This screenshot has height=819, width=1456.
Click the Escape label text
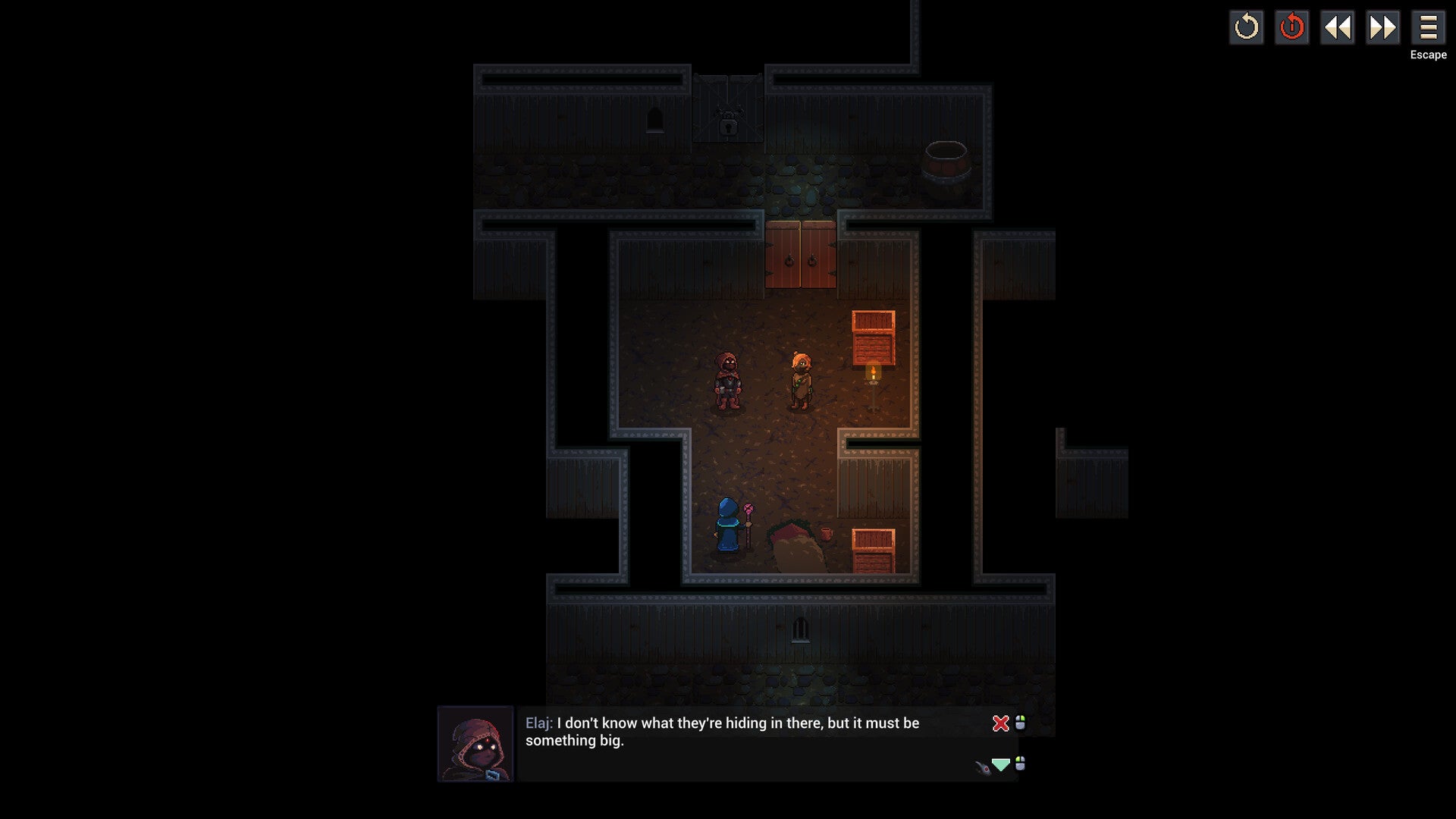[x=1427, y=55]
